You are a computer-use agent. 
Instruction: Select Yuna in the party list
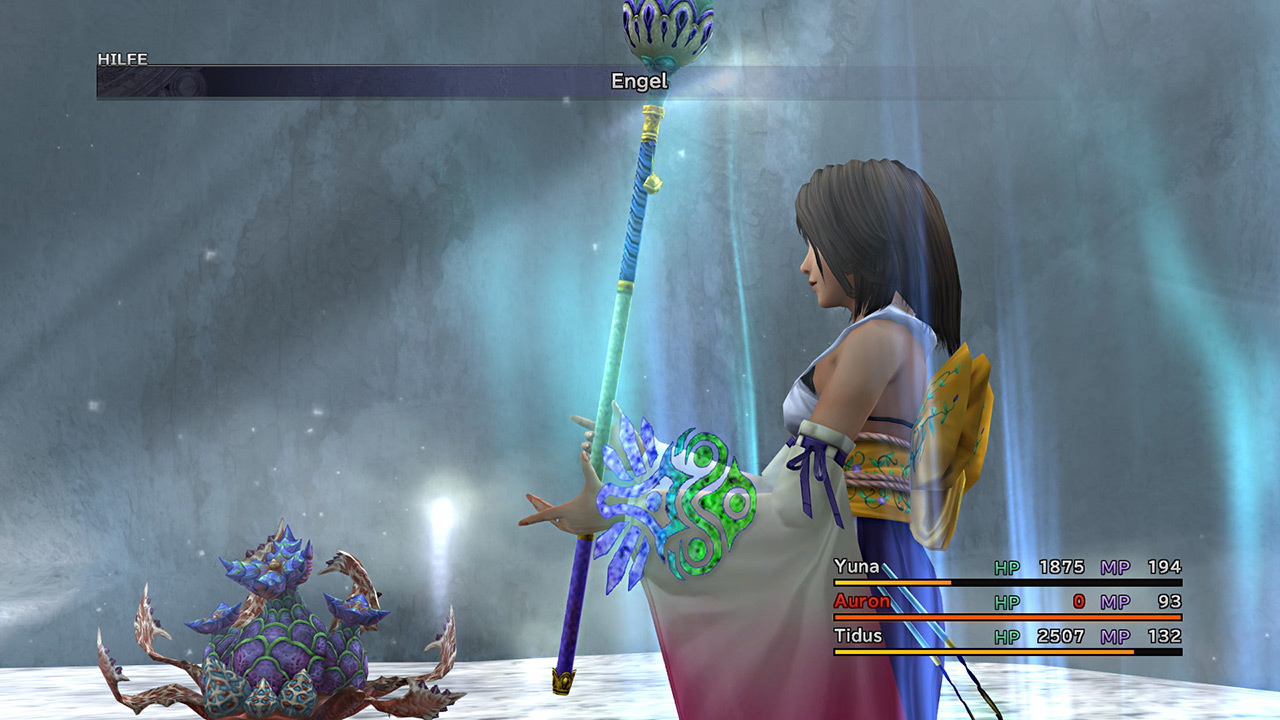[x=857, y=567]
